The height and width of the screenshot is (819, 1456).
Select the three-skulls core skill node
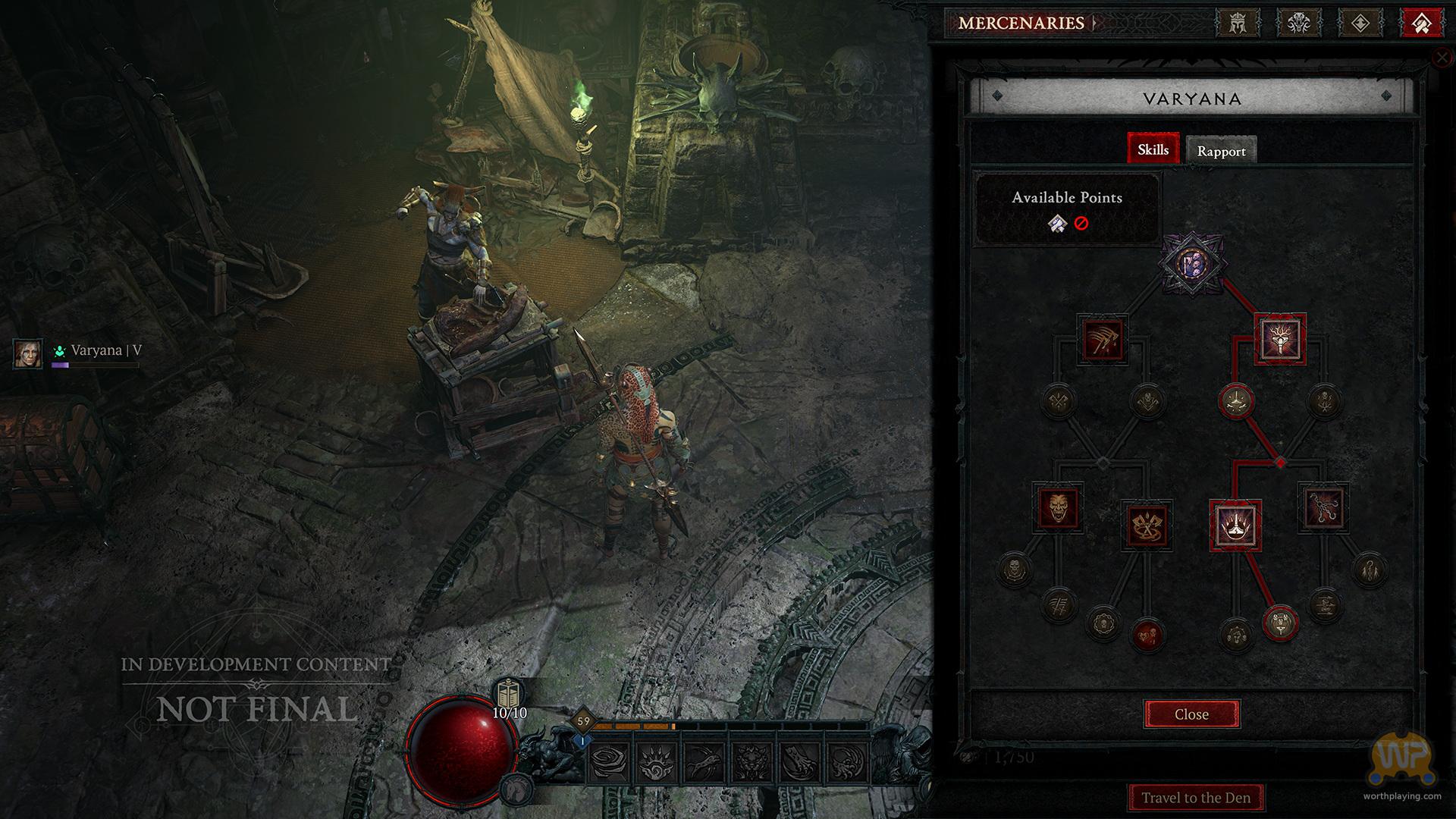1191,264
